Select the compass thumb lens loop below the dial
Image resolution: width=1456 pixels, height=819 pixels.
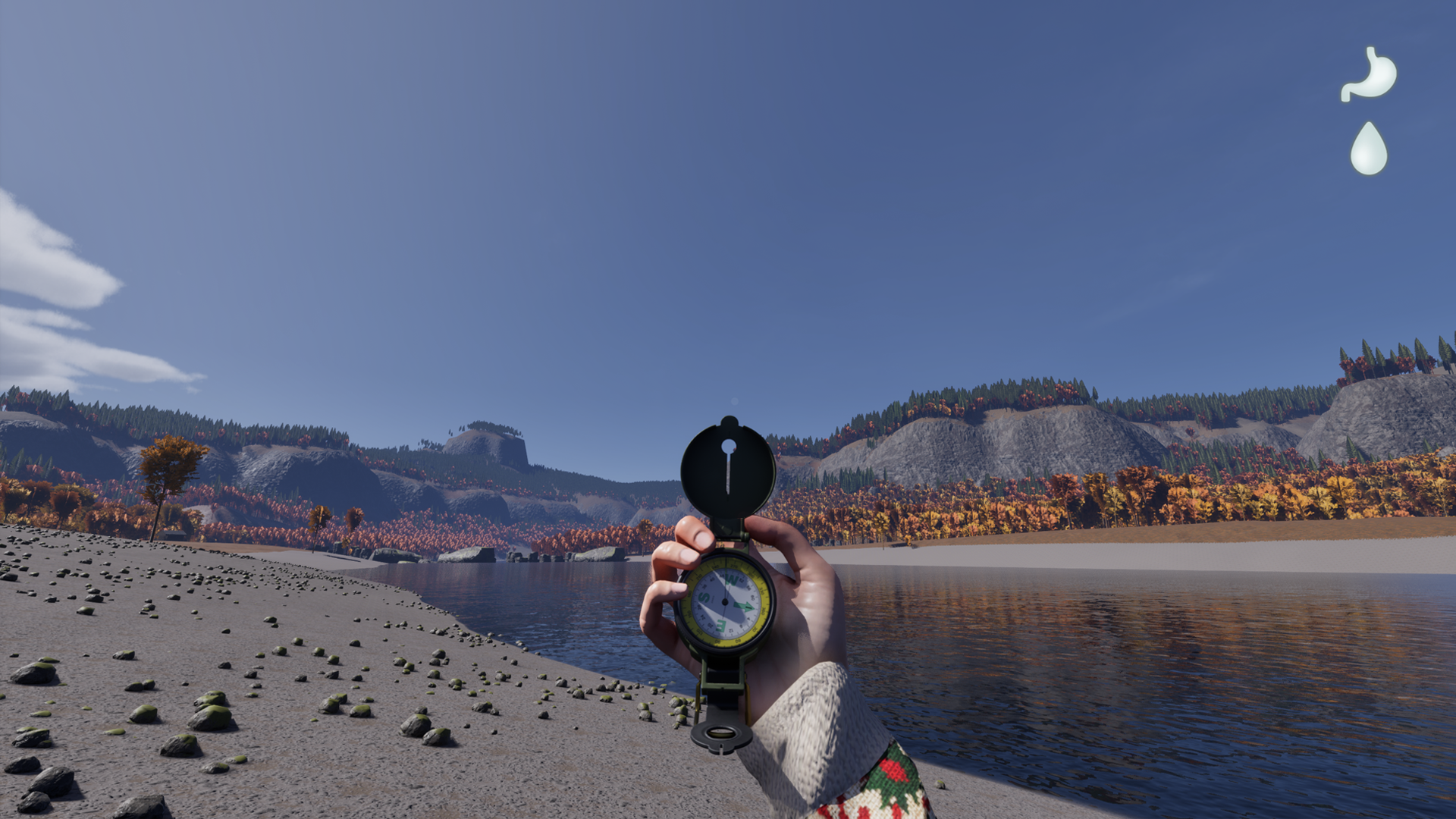point(720,734)
